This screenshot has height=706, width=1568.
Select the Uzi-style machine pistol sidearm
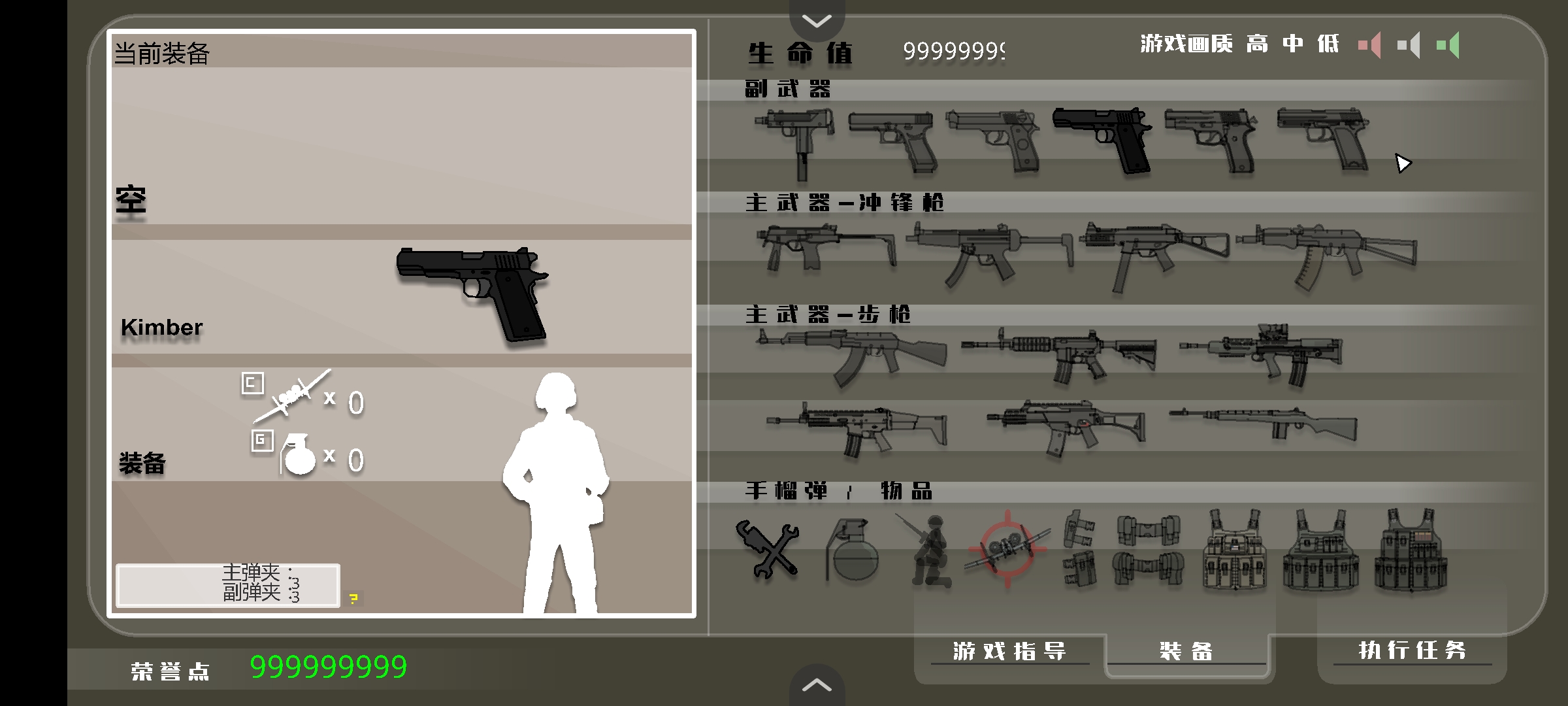tap(796, 141)
